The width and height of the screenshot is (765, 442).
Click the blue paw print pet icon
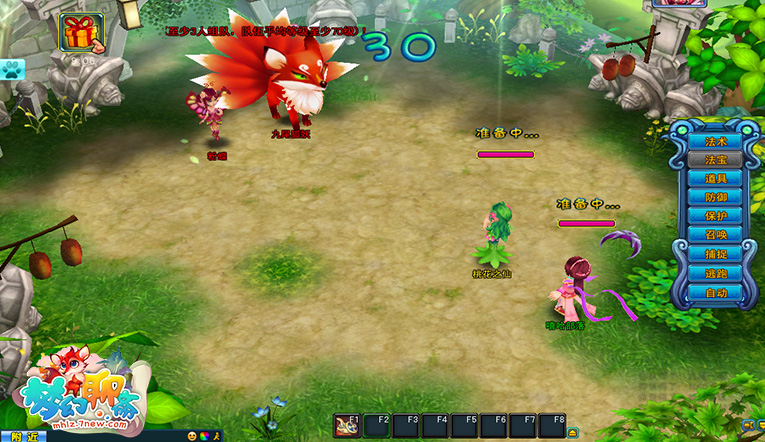click(14, 69)
